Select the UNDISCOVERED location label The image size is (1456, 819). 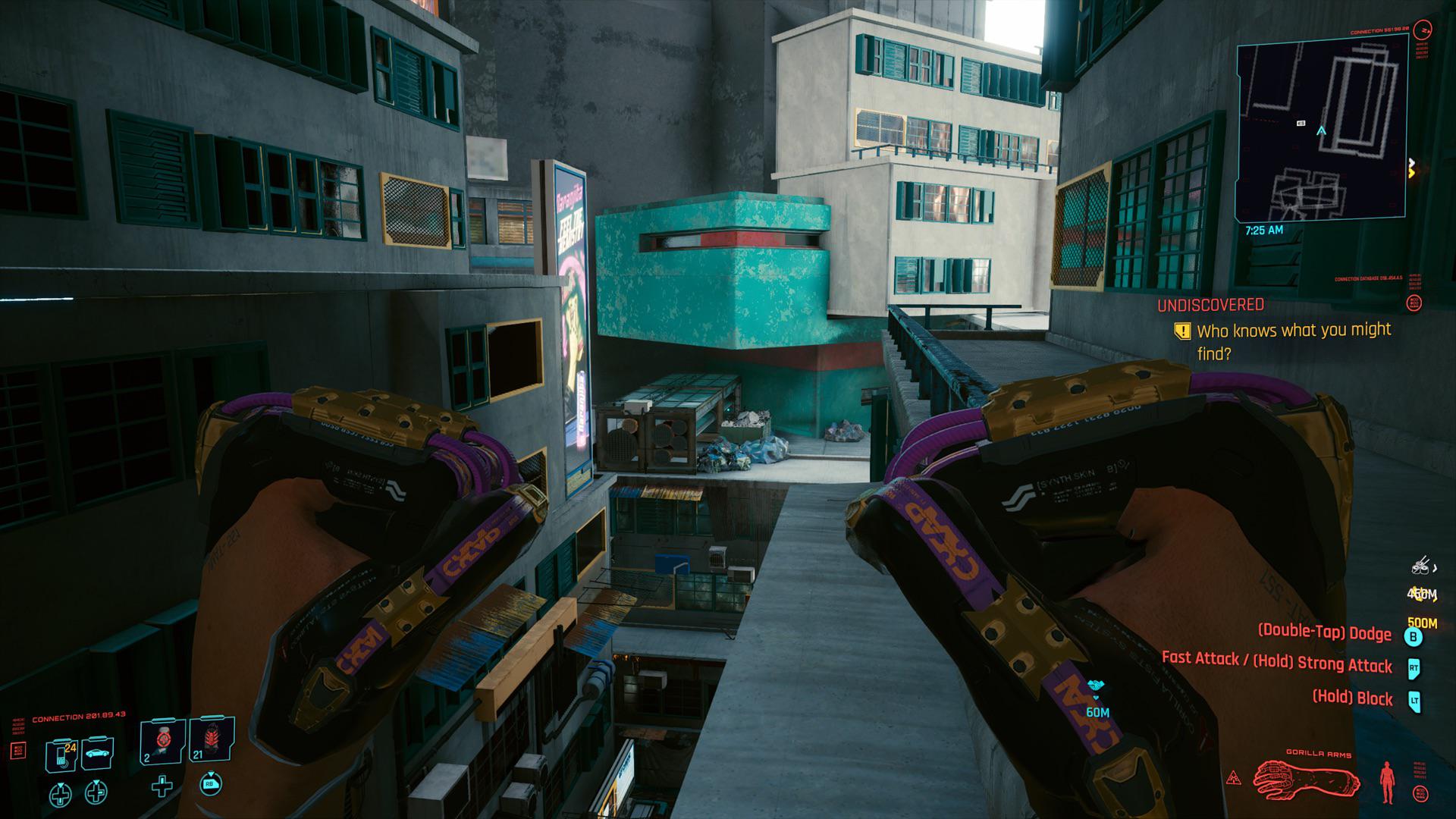click(x=1210, y=306)
